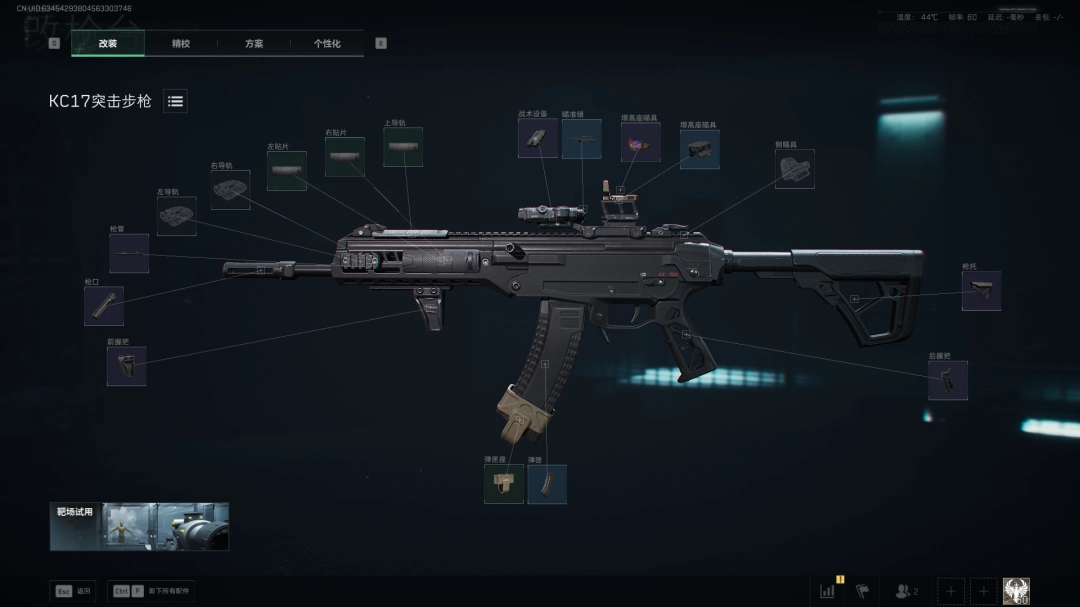Image resolution: width=1080 pixels, height=607 pixels.
Task: Select the 左导轨 left rail slot
Action: pos(176,216)
